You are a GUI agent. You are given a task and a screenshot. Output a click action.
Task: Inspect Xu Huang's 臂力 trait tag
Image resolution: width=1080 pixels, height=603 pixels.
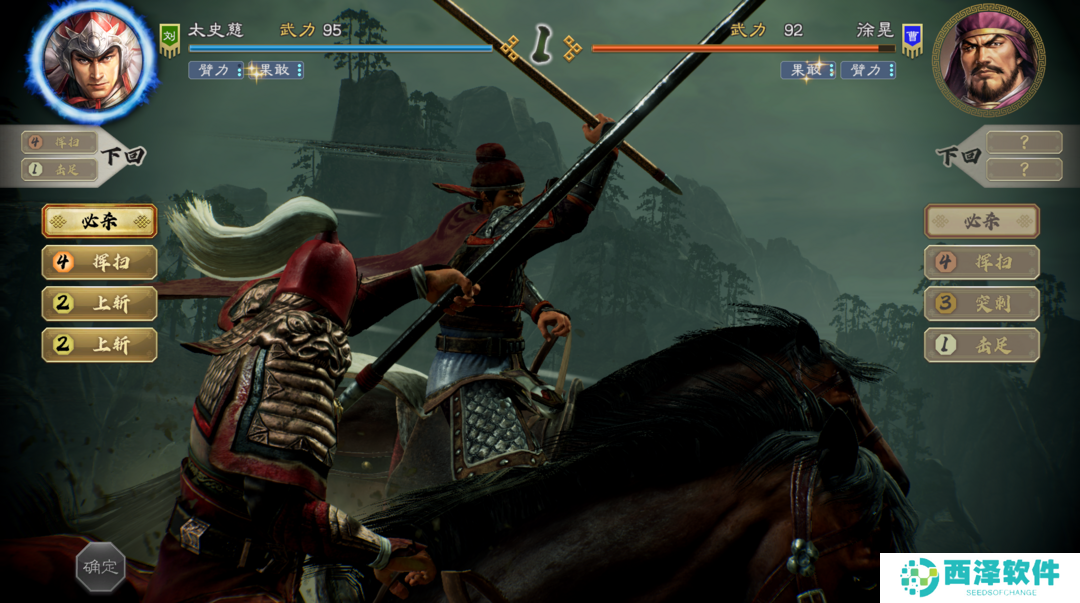coord(868,70)
